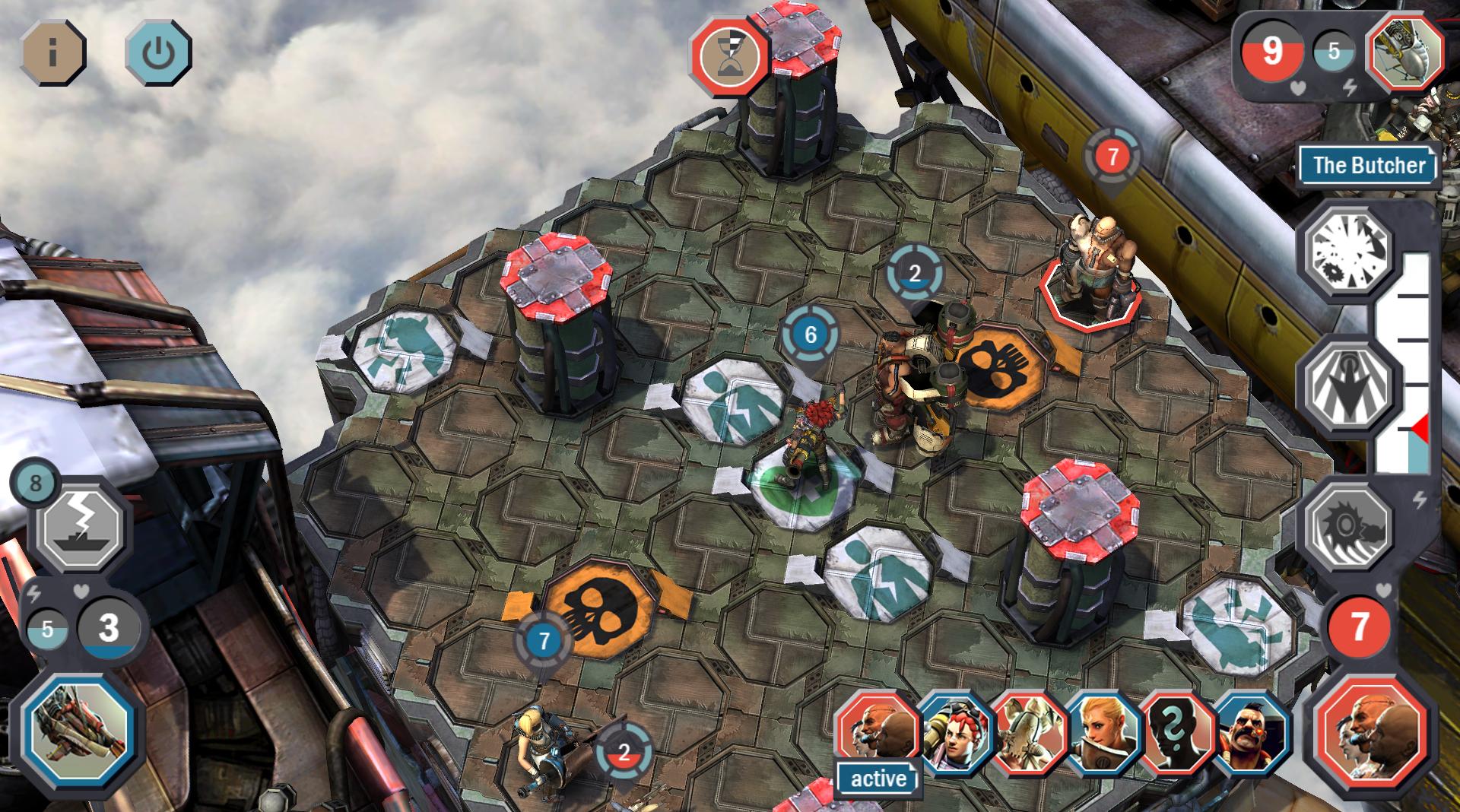Select the enemy airship portrait
Screen dimensions: 1460x812
click(1406, 52)
